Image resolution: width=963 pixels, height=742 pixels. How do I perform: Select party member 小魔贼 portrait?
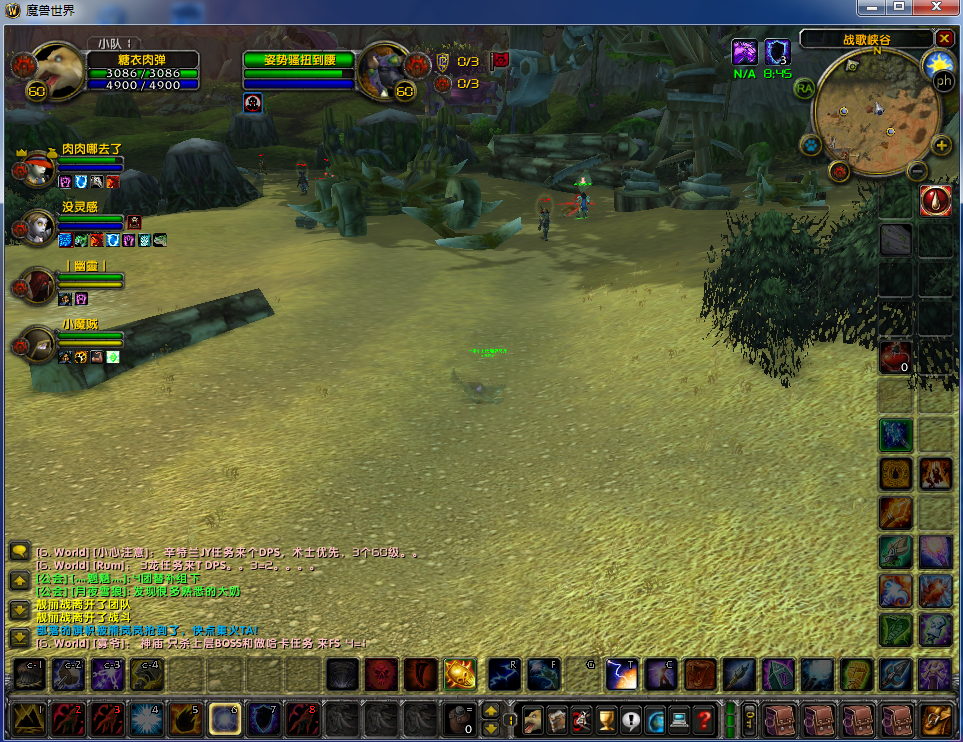[38, 345]
